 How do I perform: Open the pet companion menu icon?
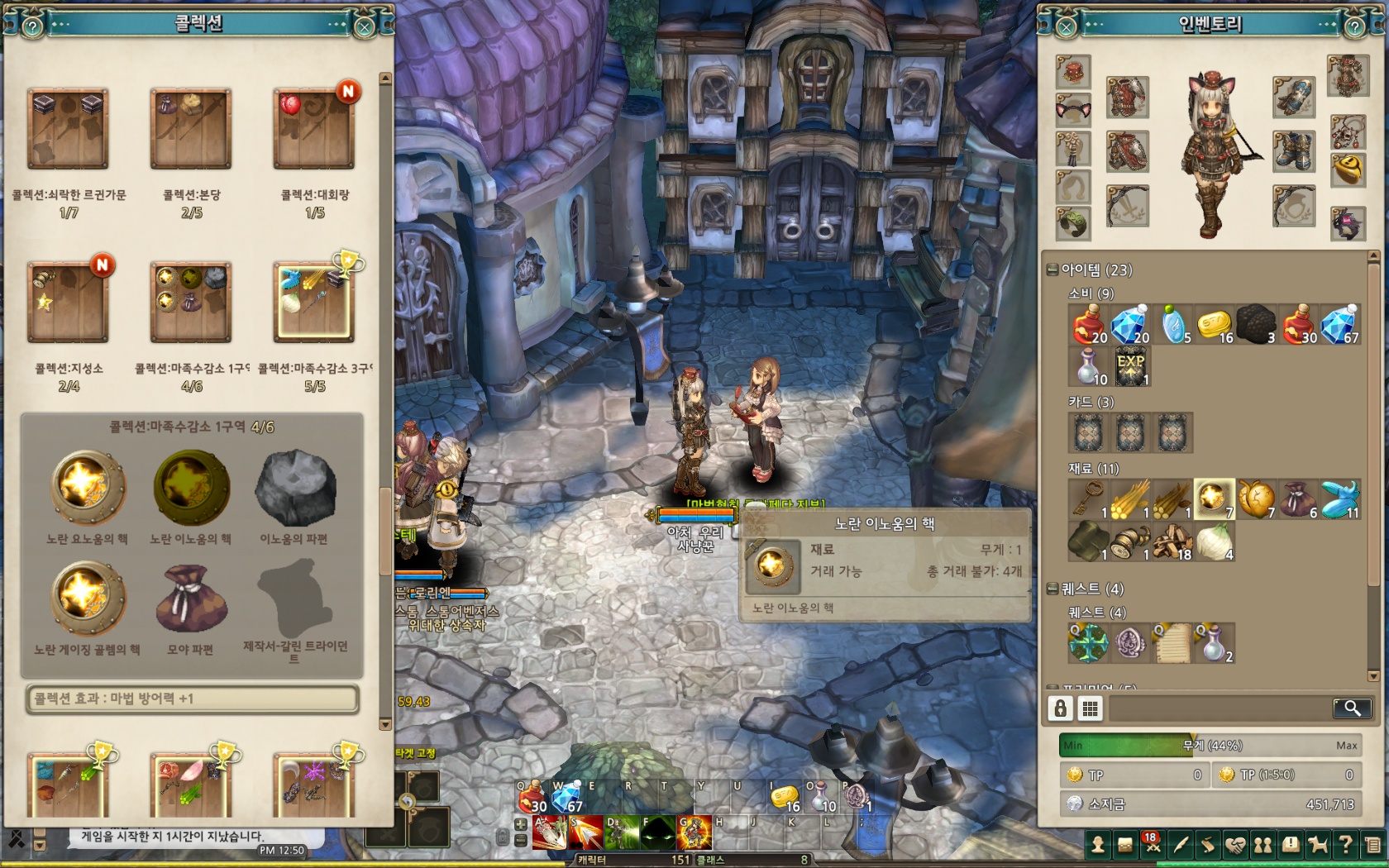[x=1318, y=845]
